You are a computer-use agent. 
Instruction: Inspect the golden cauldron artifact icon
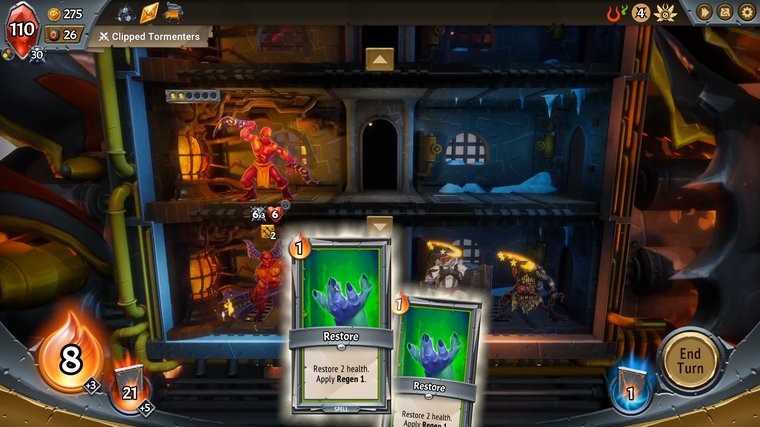173,13
